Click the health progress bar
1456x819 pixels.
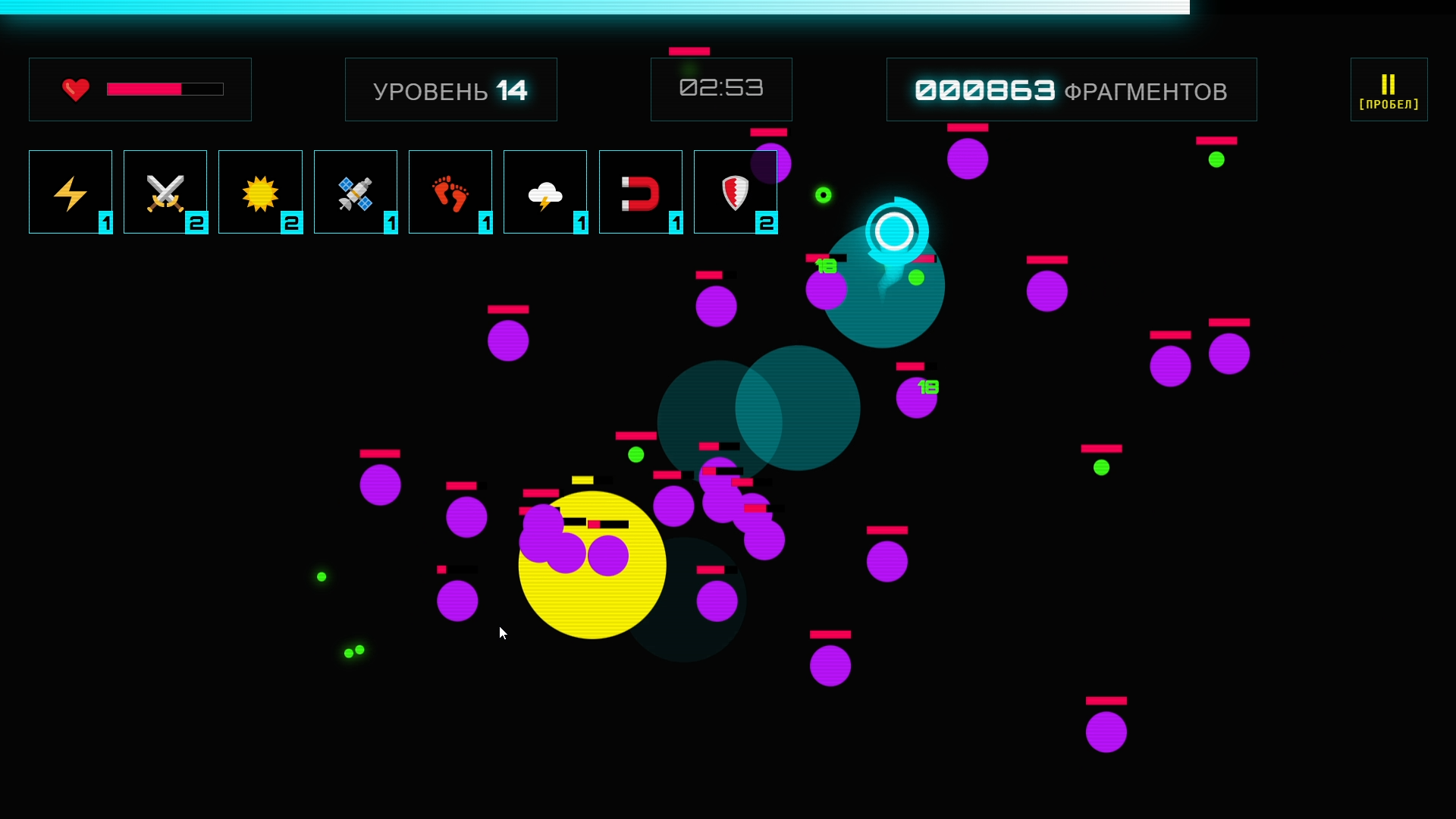(x=165, y=89)
